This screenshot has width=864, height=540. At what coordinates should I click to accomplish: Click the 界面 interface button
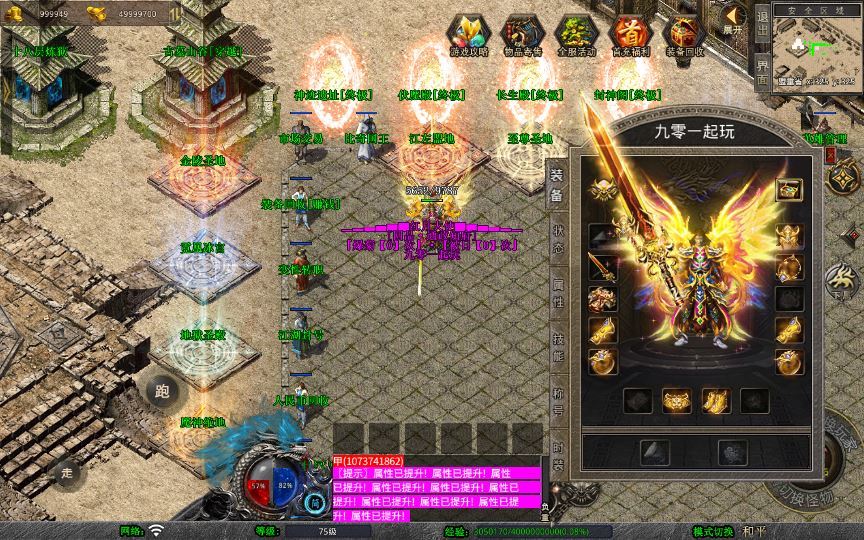click(x=763, y=68)
